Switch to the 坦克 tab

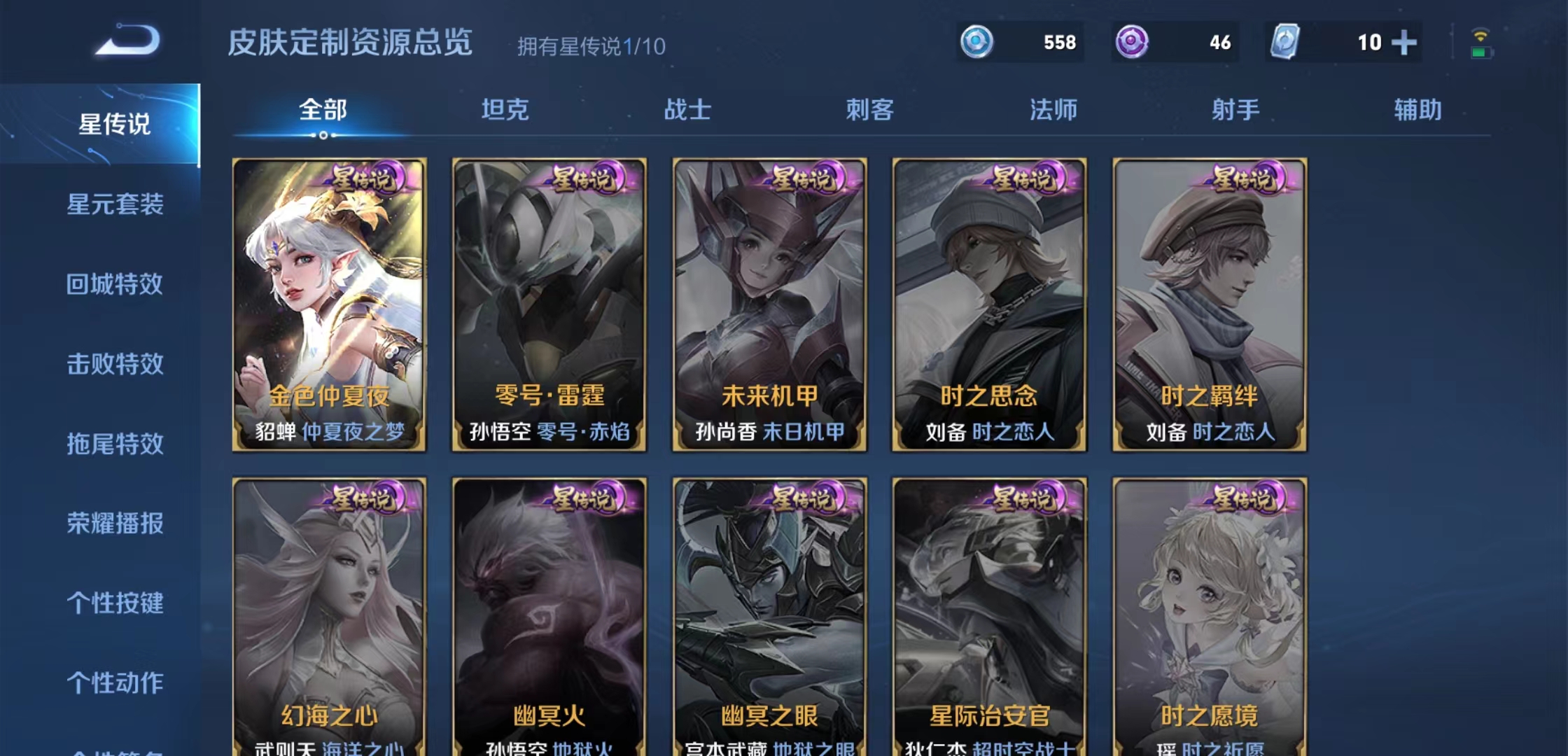(505, 109)
